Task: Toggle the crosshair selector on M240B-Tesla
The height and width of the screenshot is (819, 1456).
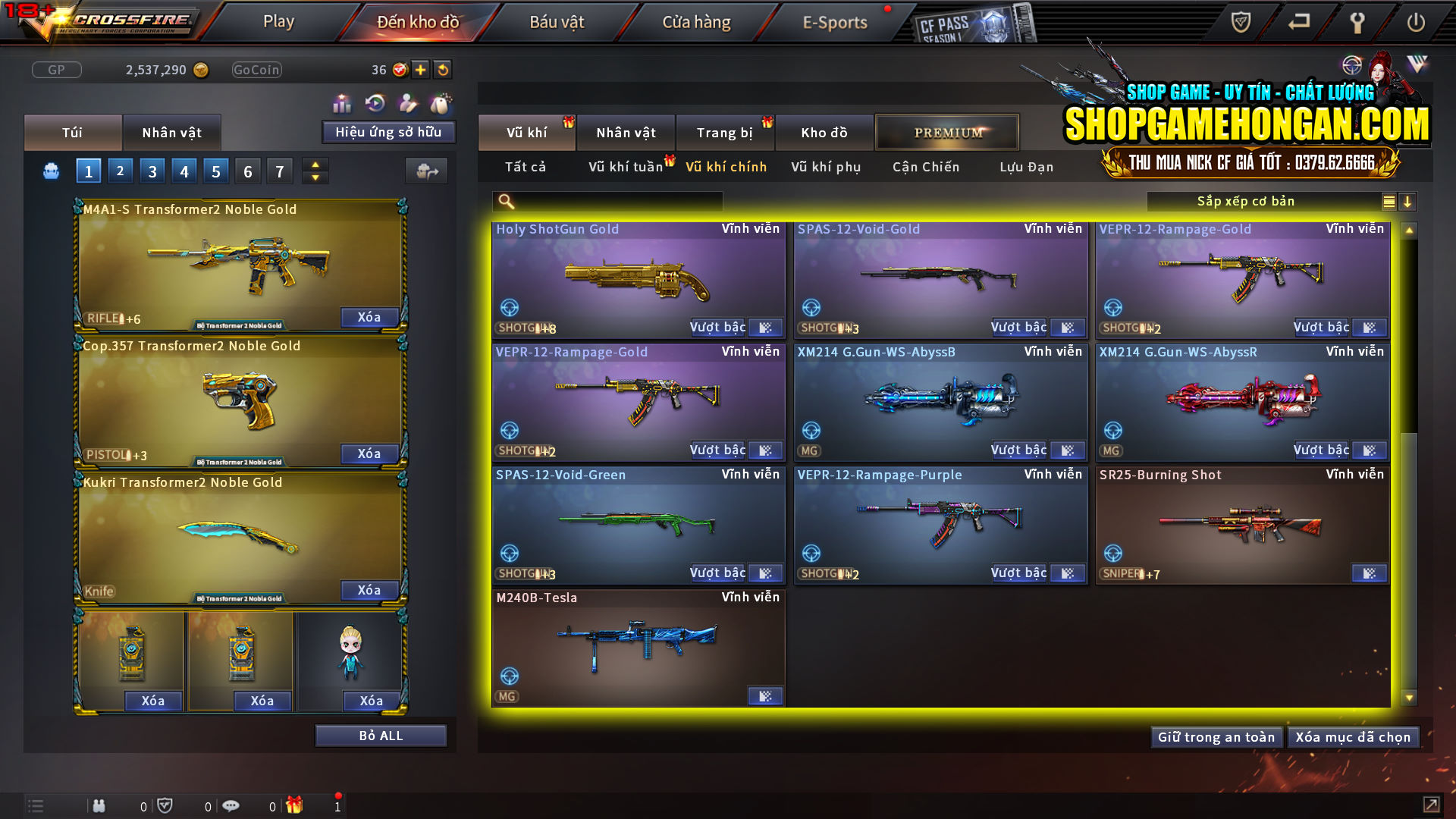Action: pos(510,675)
